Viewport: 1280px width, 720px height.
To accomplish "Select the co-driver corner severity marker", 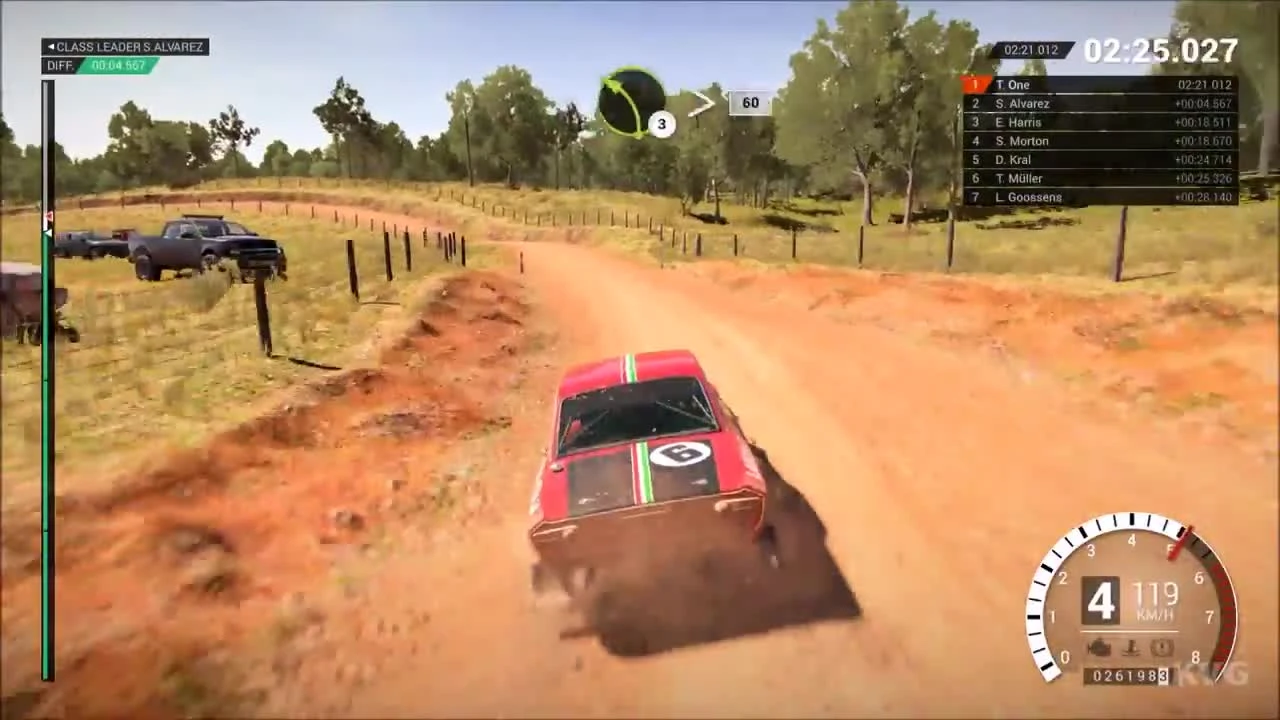I will 661,124.
